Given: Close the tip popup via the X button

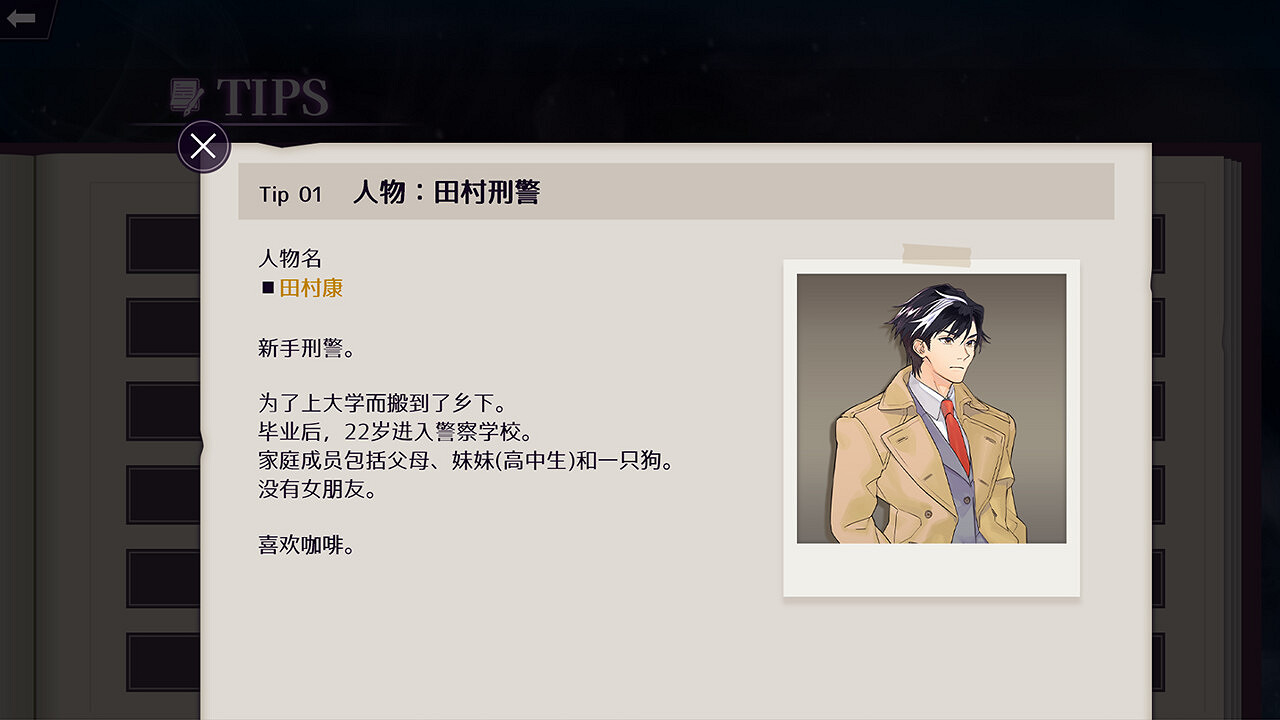Looking at the screenshot, I should [203, 145].
